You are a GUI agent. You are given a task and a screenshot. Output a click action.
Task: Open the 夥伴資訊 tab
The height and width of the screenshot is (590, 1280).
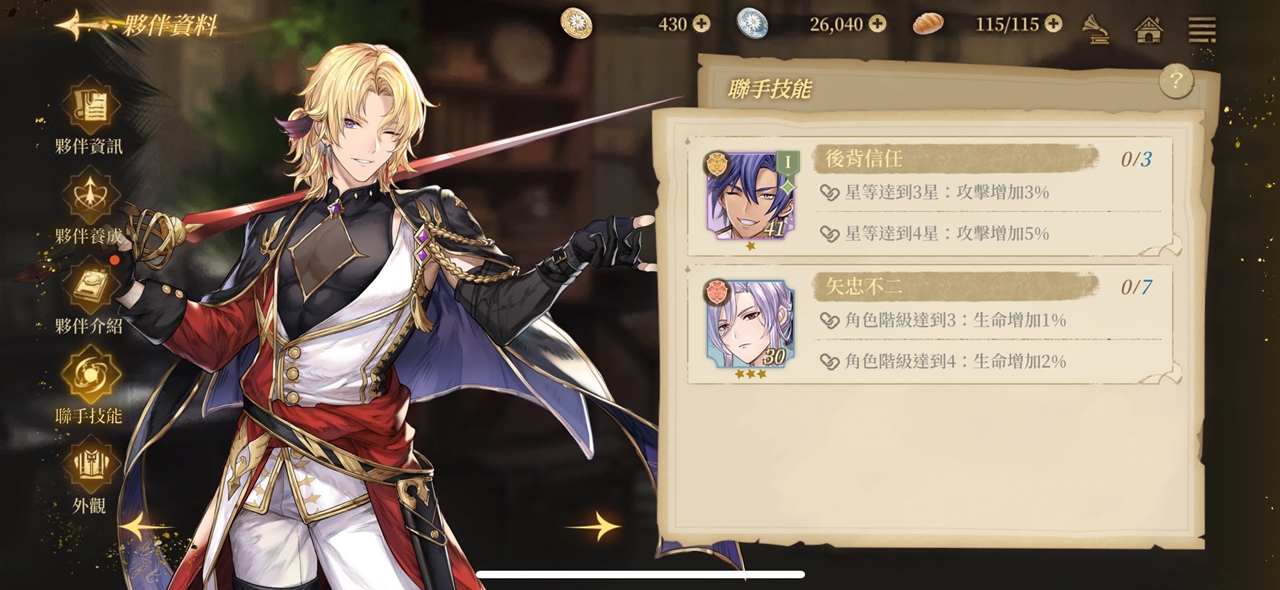[x=90, y=115]
